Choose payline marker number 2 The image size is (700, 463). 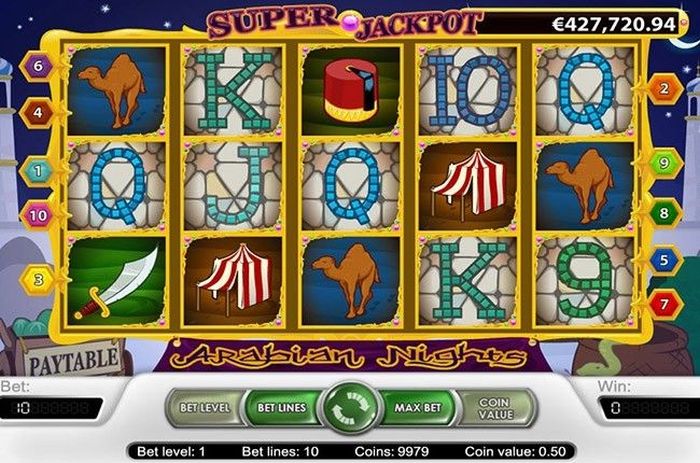click(663, 89)
